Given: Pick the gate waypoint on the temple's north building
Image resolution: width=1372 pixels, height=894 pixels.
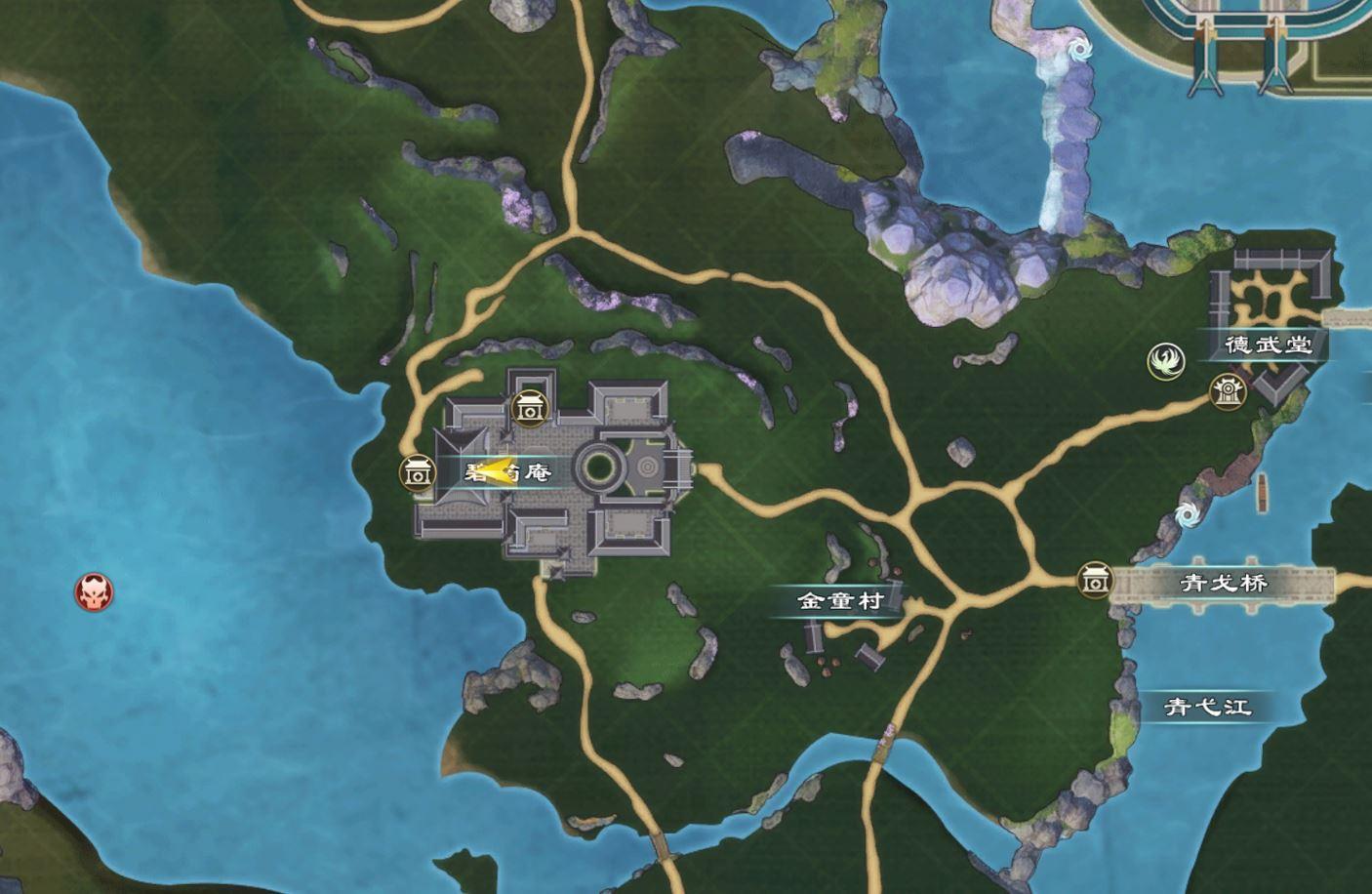Looking at the screenshot, I should click(x=529, y=409).
